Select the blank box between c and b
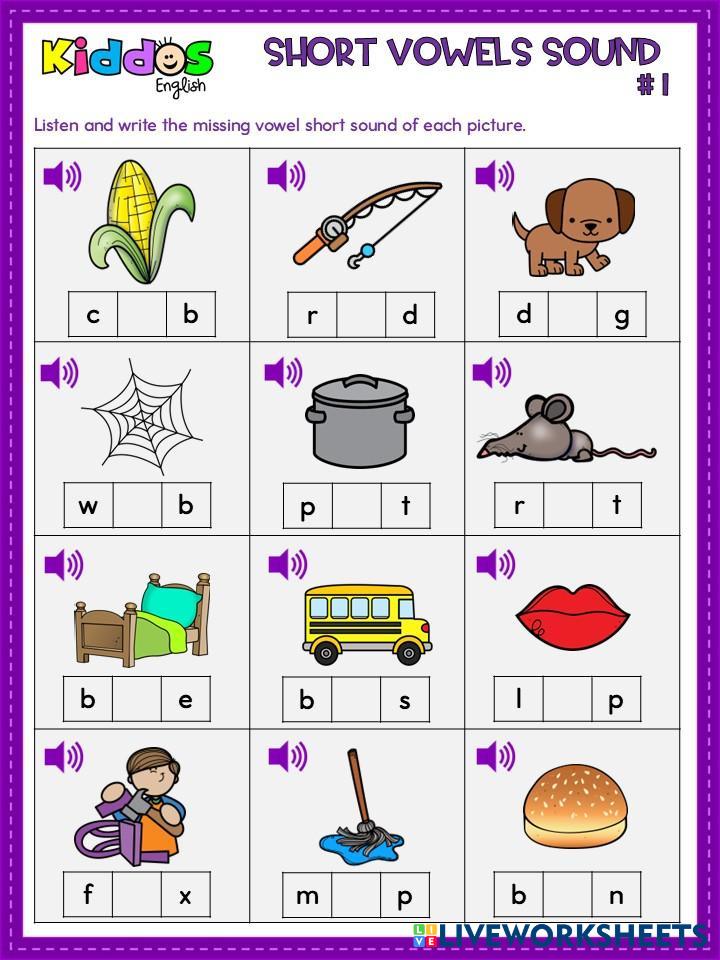720x960 pixels. (142, 314)
